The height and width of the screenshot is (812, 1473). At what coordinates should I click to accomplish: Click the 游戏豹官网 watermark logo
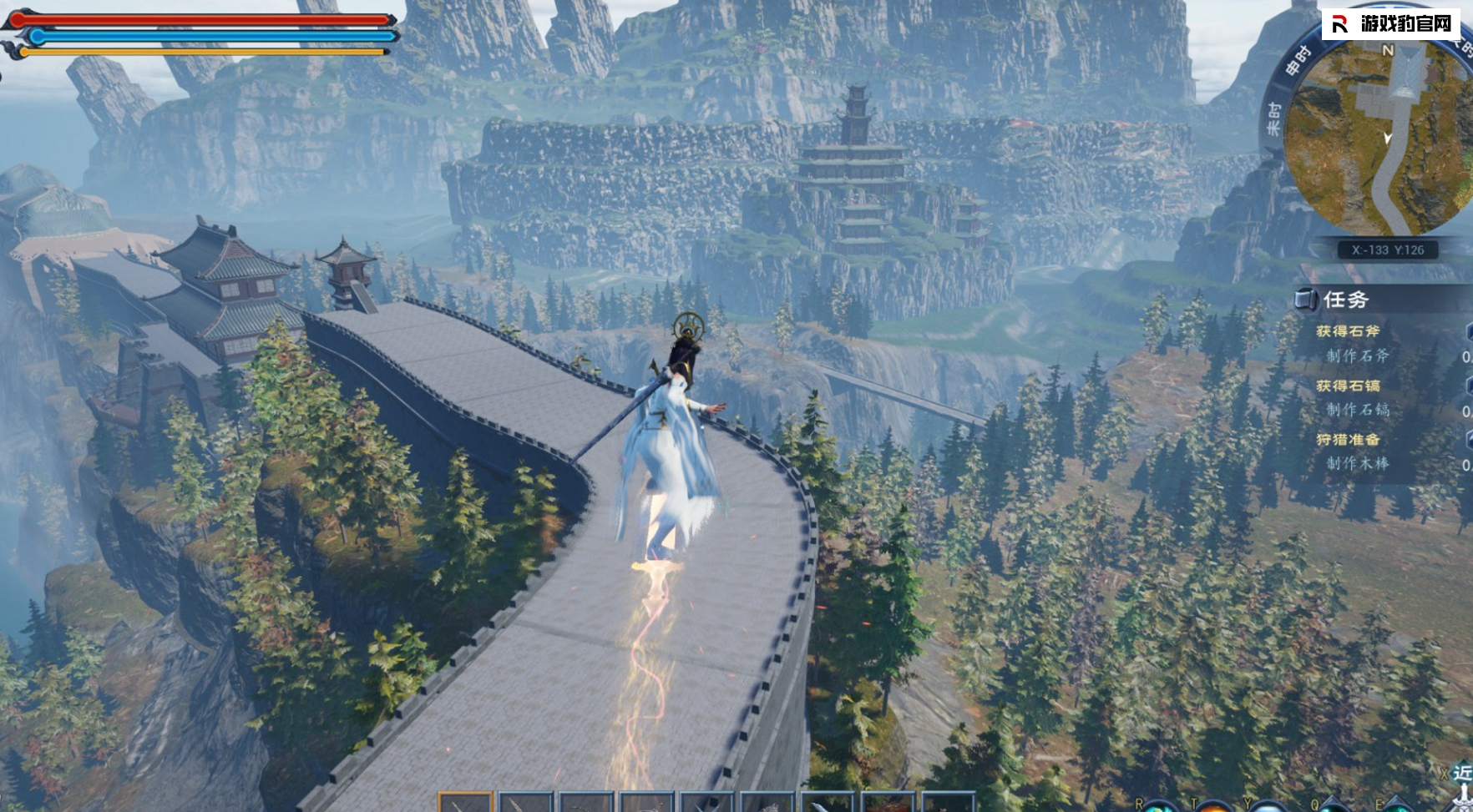pos(1392,23)
